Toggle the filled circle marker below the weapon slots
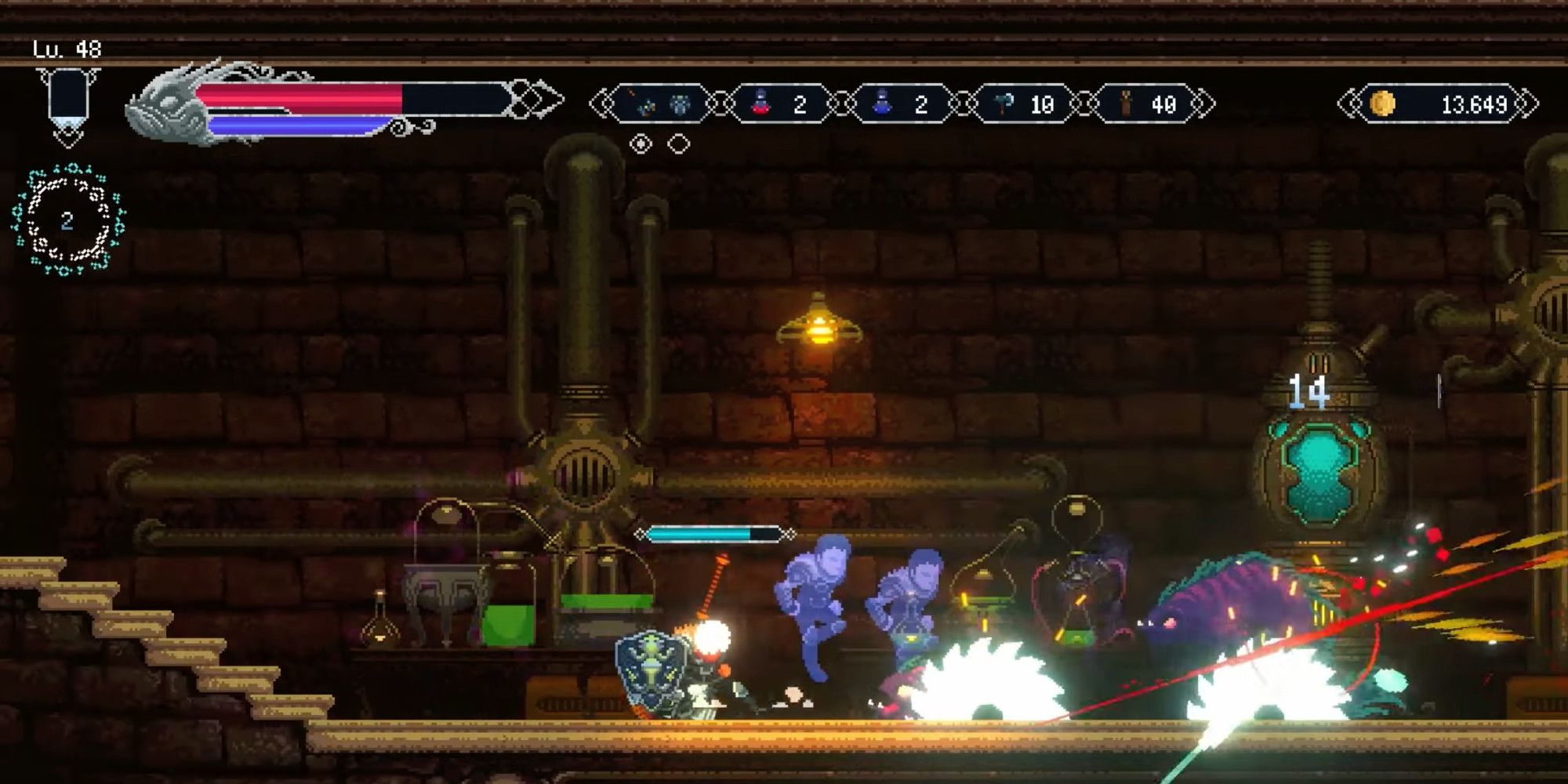This screenshot has width=1568, height=784. coord(640,144)
